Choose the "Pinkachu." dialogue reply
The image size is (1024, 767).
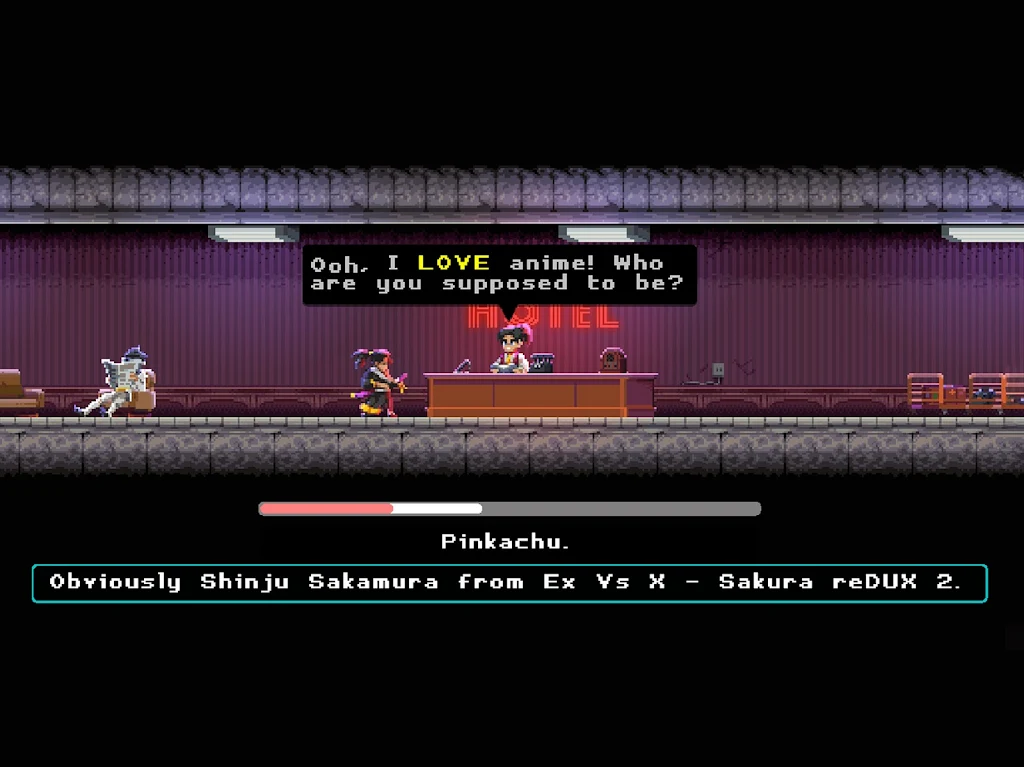tap(506, 542)
